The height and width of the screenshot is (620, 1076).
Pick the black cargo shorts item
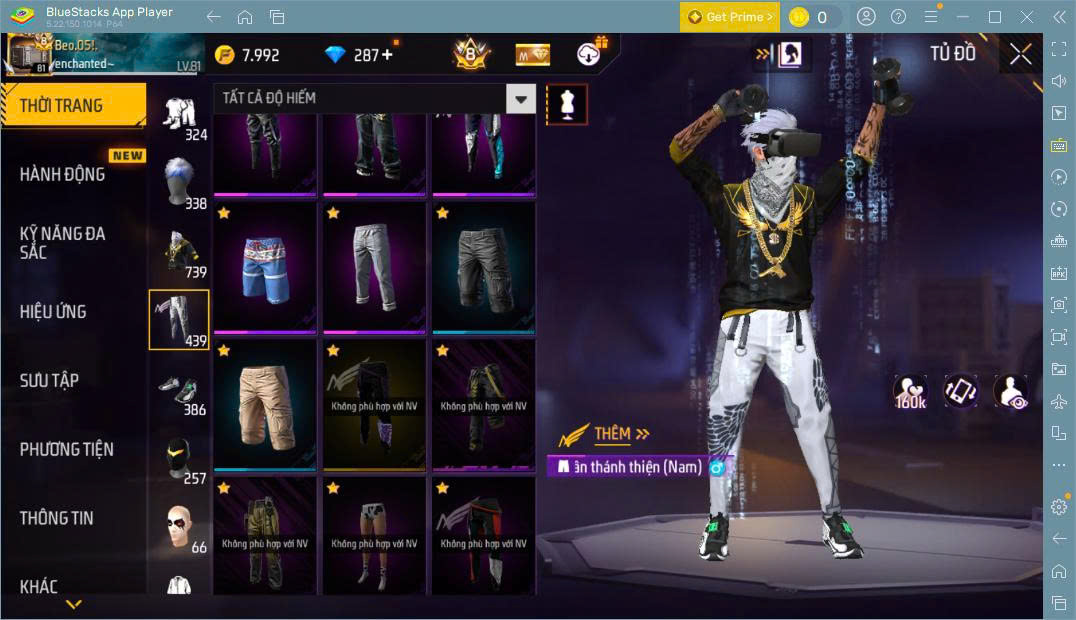tap(484, 268)
